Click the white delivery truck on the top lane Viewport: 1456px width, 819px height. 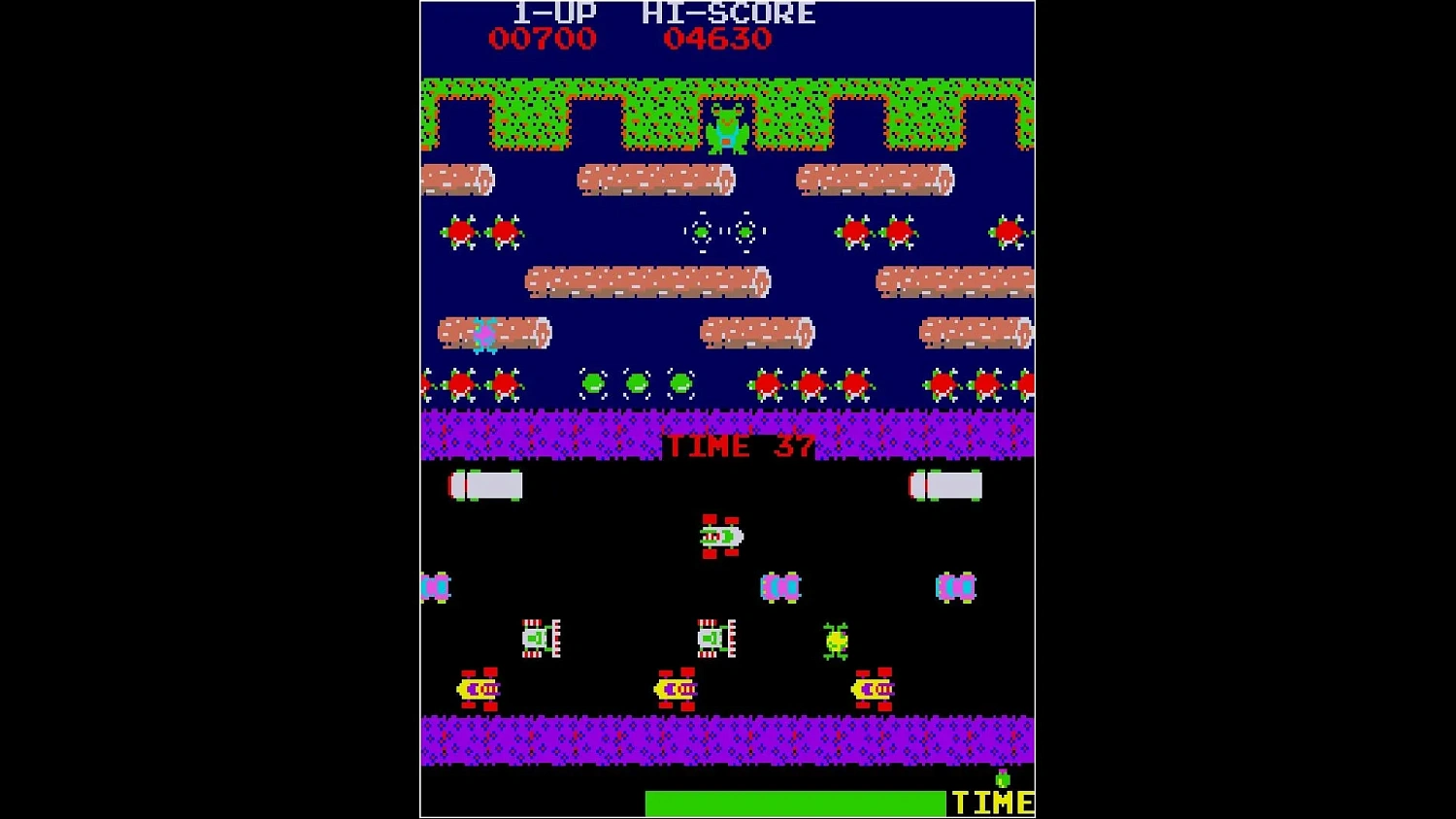pos(485,483)
